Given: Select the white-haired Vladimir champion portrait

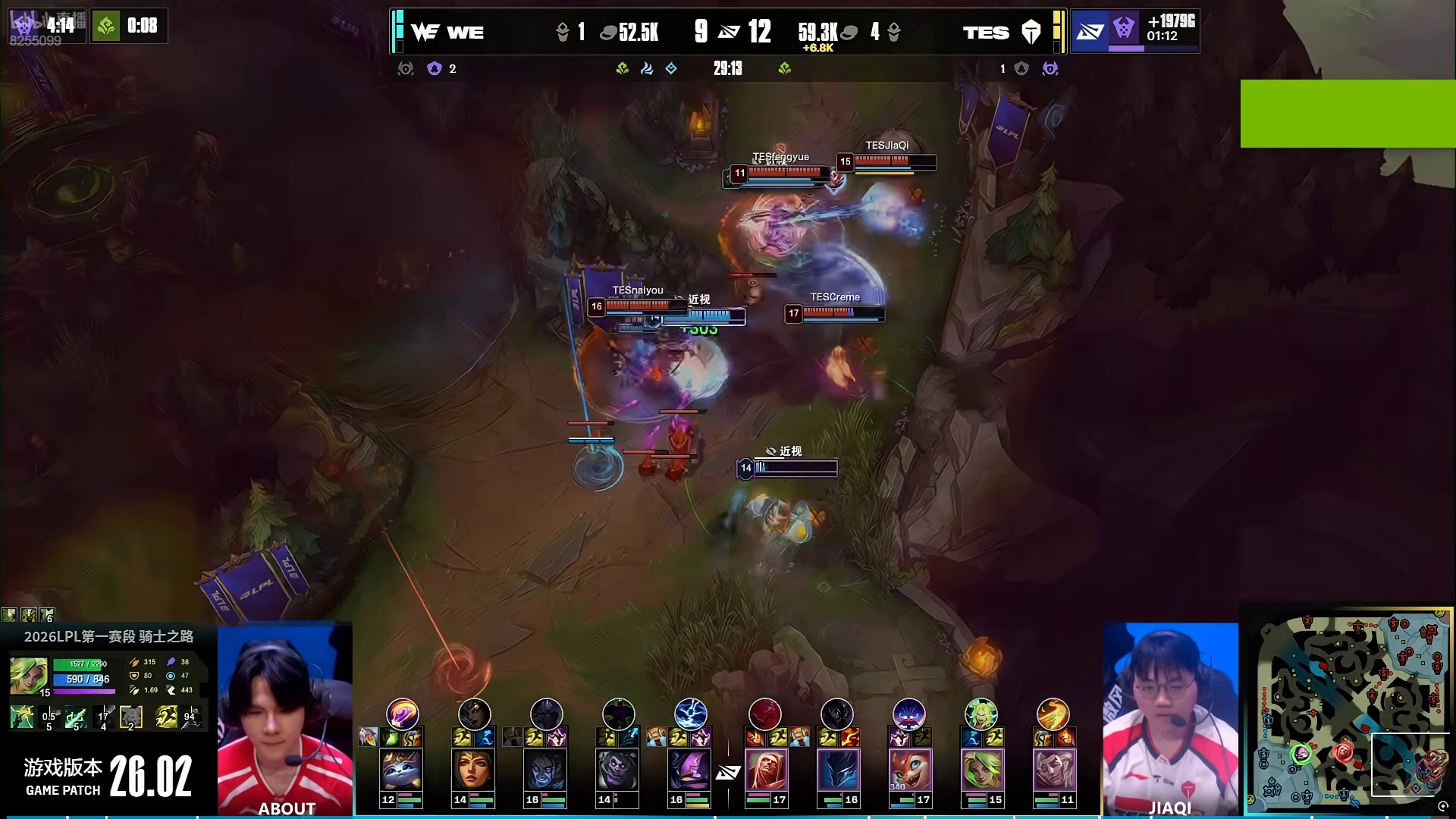Looking at the screenshot, I should point(766,770).
